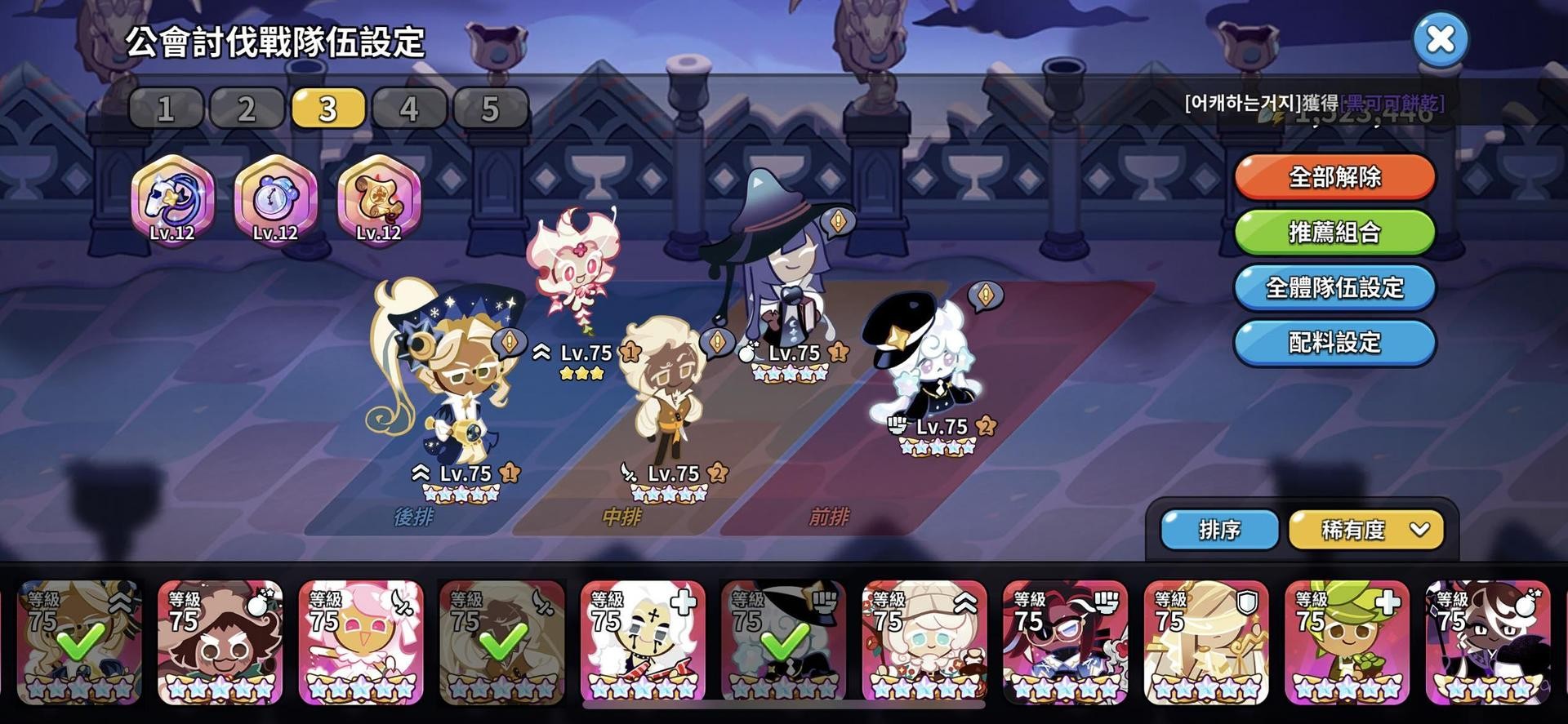Apply the 推薦組合 recommended lineup

tap(1334, 232)
